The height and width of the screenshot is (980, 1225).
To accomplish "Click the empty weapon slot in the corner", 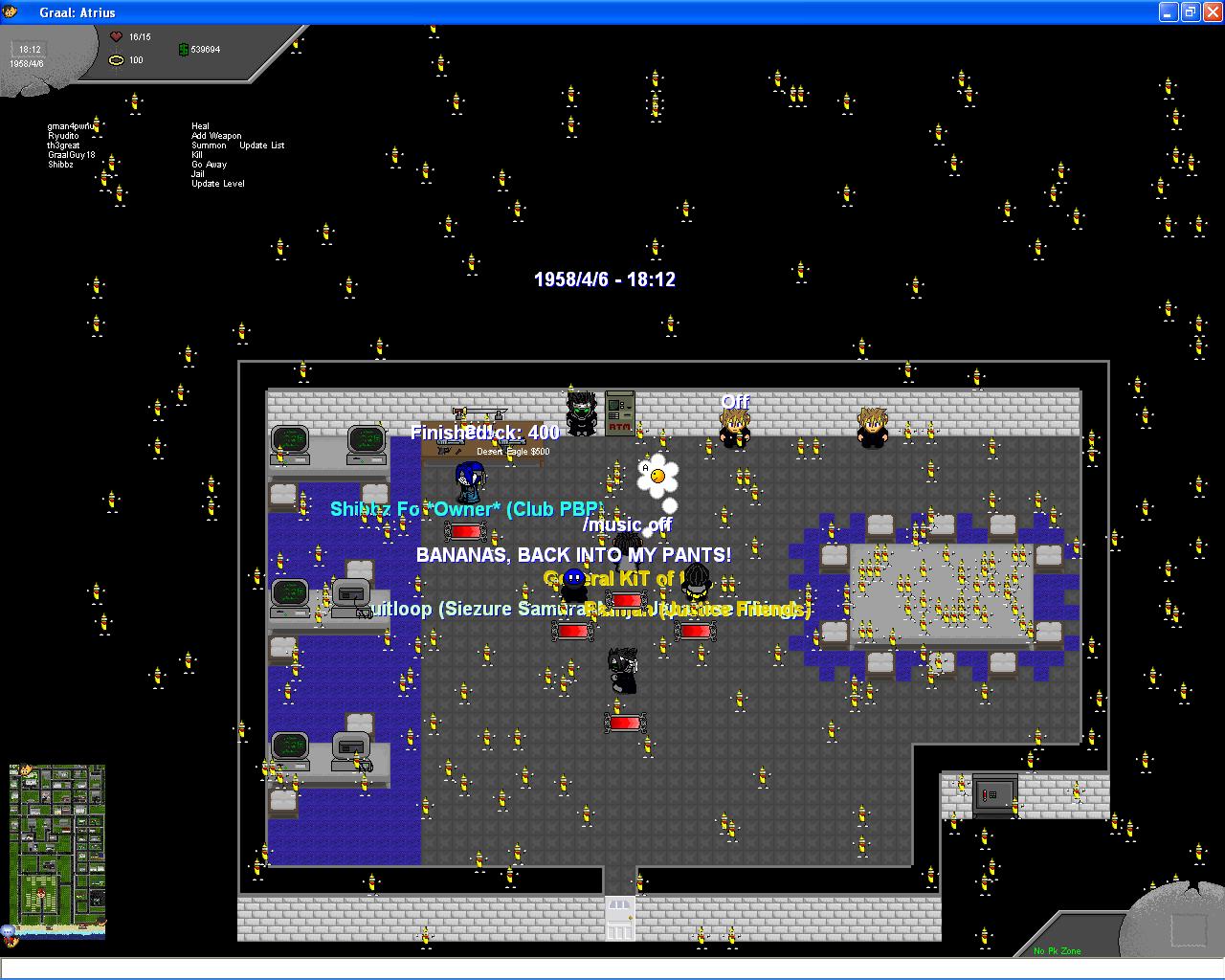I will 1189,929.
